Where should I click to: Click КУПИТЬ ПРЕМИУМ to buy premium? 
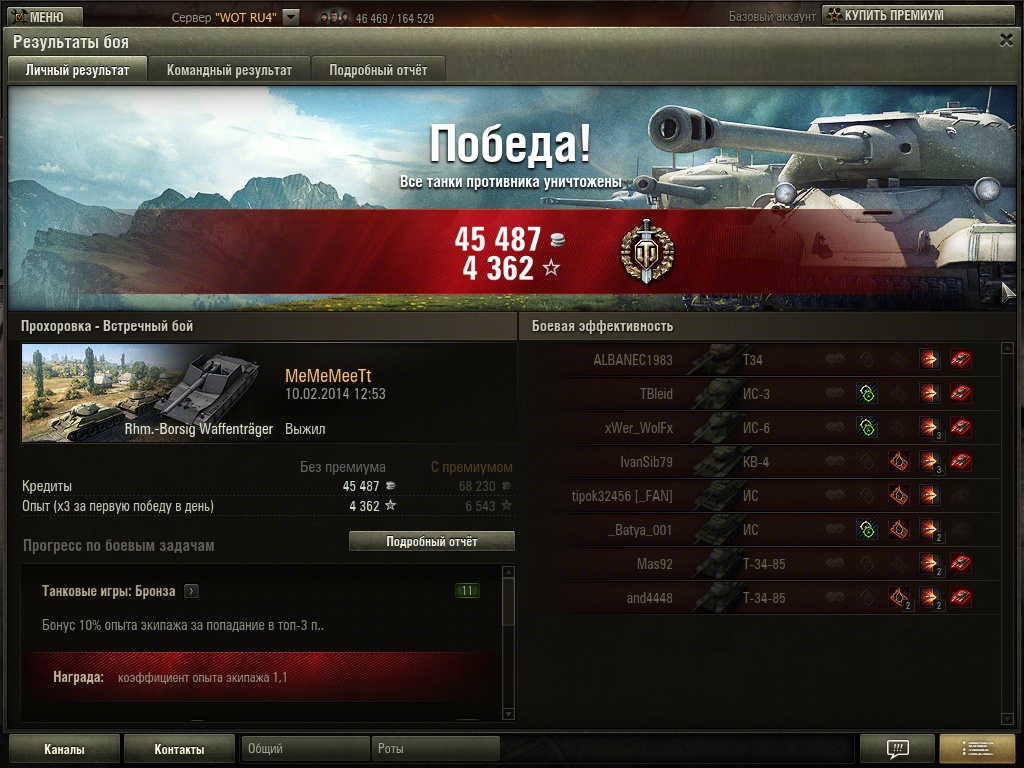coord(883,15)
